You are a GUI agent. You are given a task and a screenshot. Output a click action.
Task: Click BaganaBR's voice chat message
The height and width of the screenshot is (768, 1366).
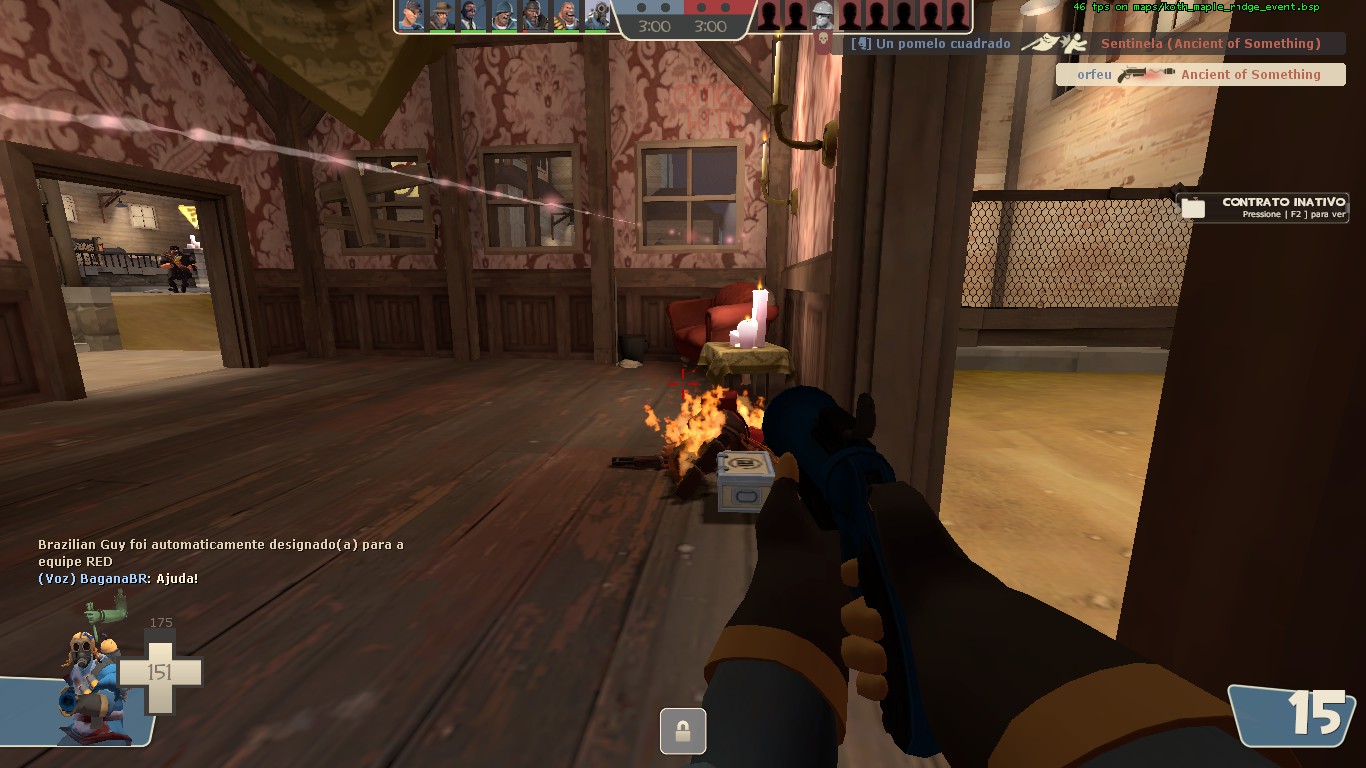(x=118, y=579)
